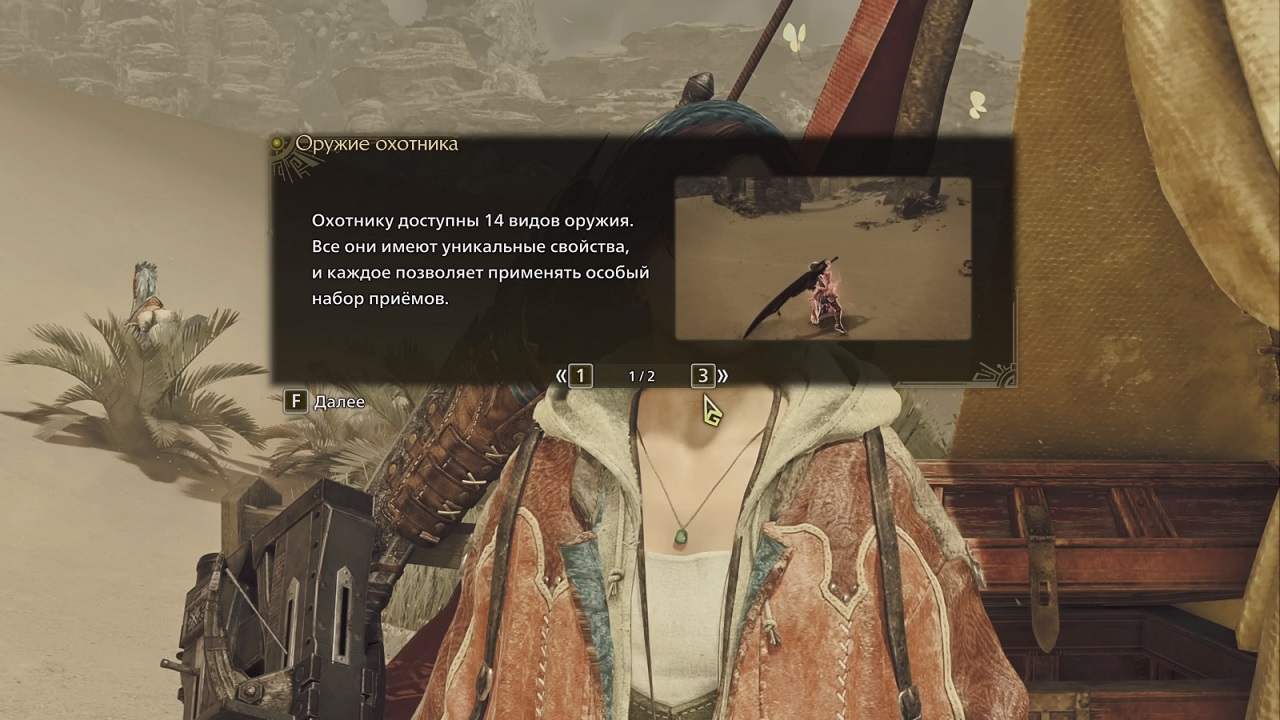Select the Далее continue prompt
Screen dimensions: 1280x720
(x=340, y=402)
